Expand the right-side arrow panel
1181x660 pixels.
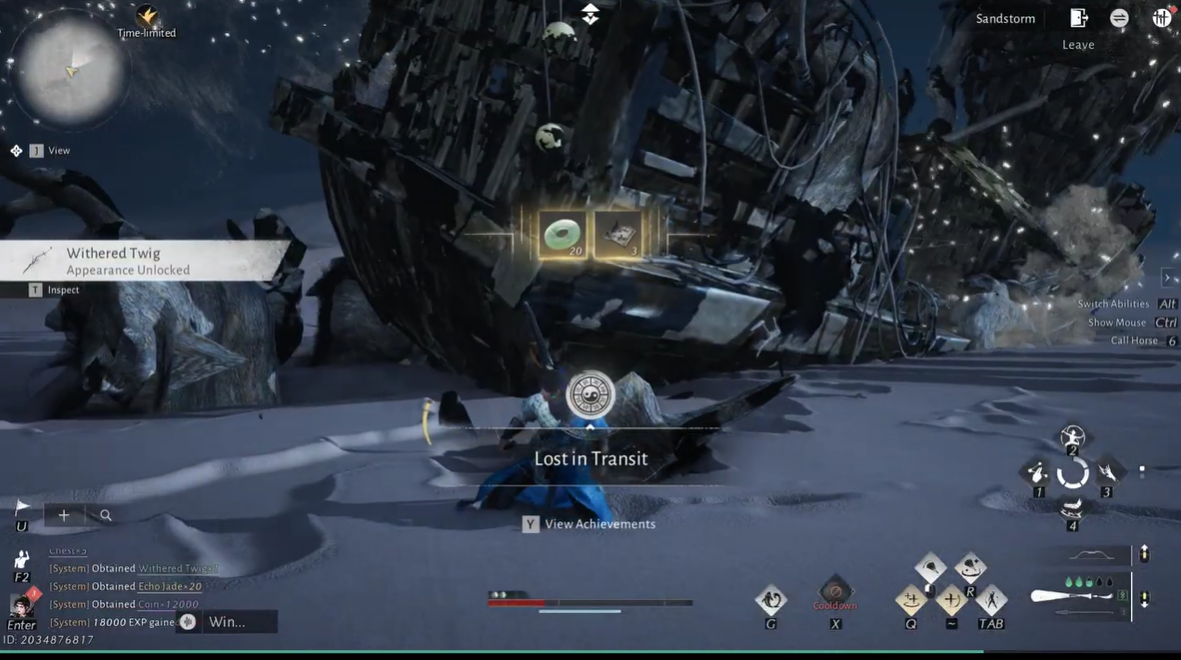point(1167,278)
